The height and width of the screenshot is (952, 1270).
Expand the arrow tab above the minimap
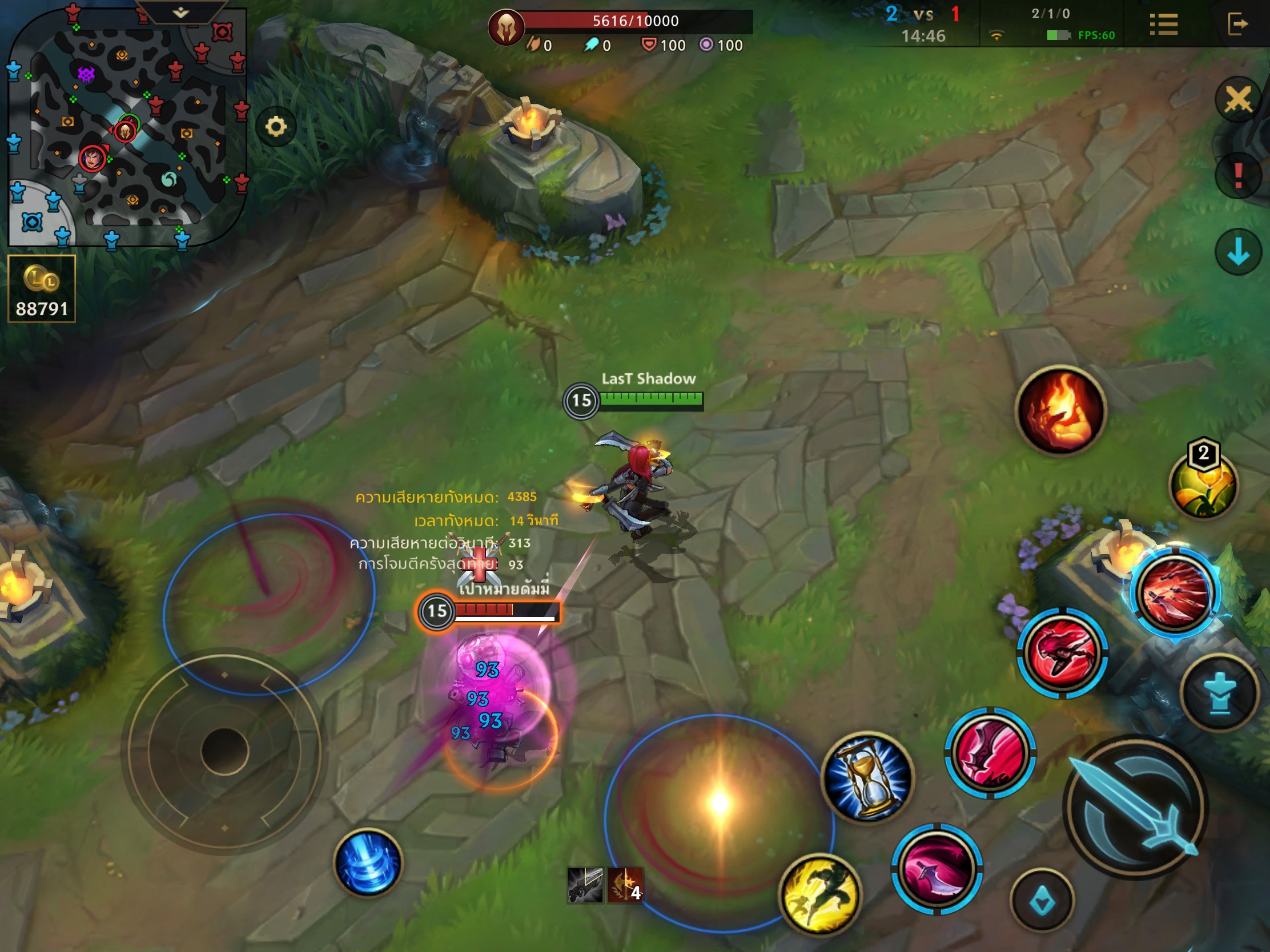[x=181, y=13]
